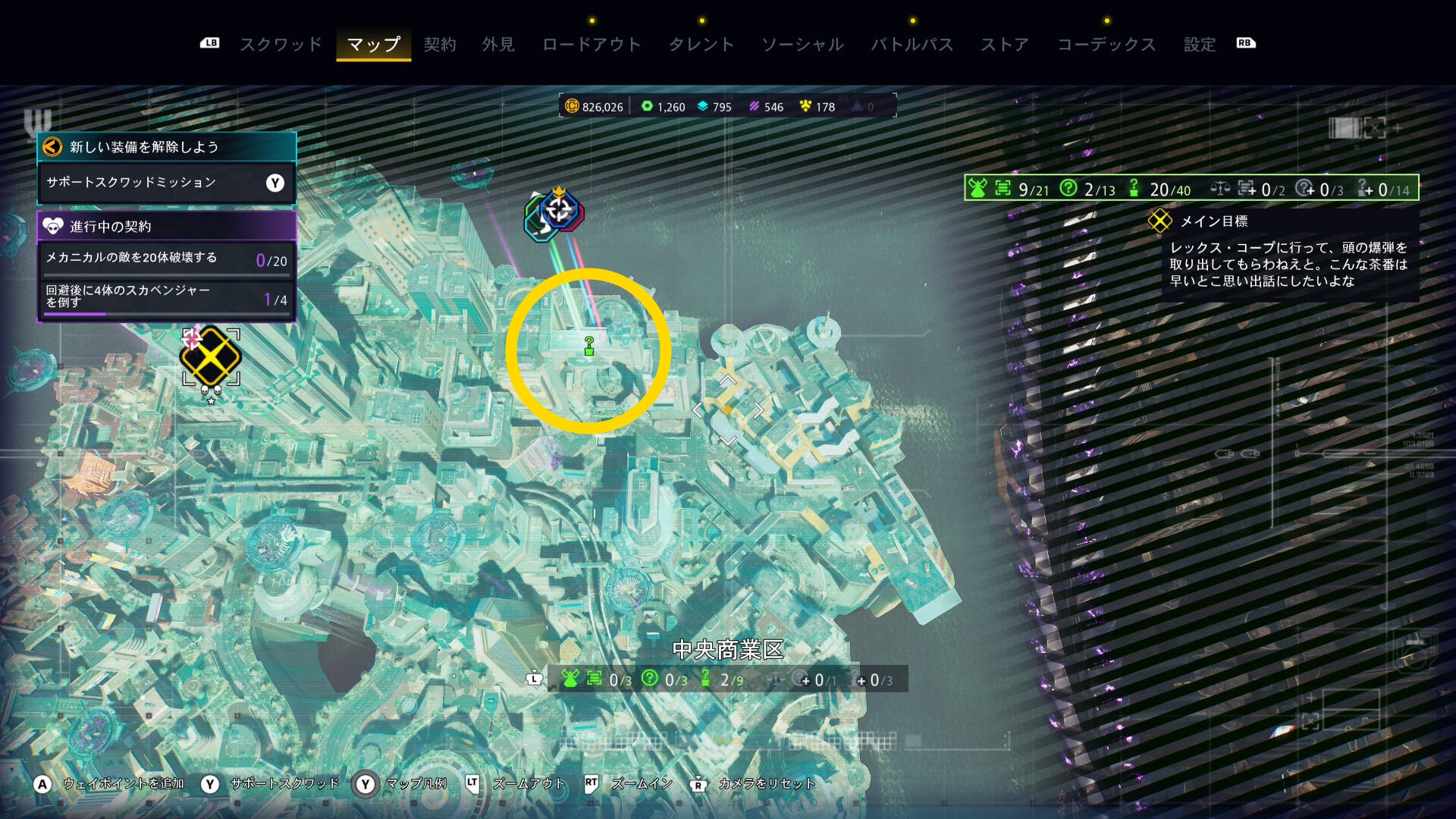Select the 新しい装備を解除しよう notification
This screenshot has height=819, width=1456.
coord(166,147)
